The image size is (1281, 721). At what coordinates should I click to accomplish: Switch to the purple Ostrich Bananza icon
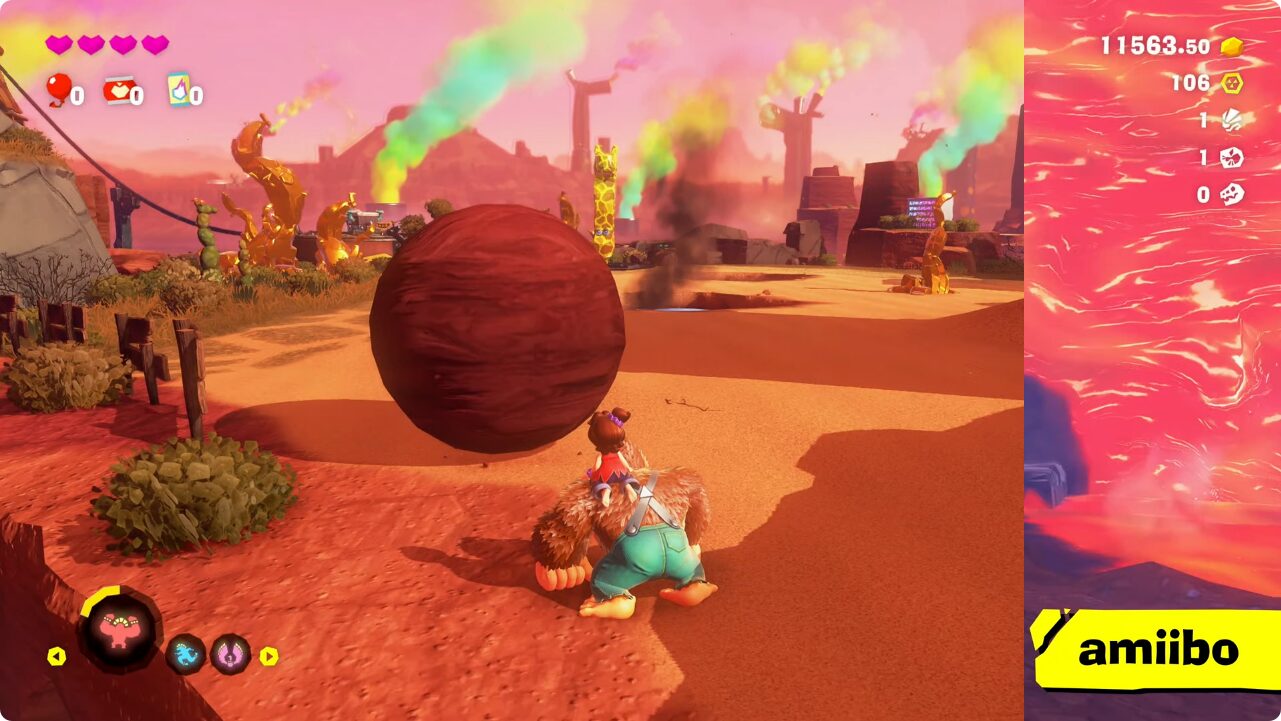(230, 654)
